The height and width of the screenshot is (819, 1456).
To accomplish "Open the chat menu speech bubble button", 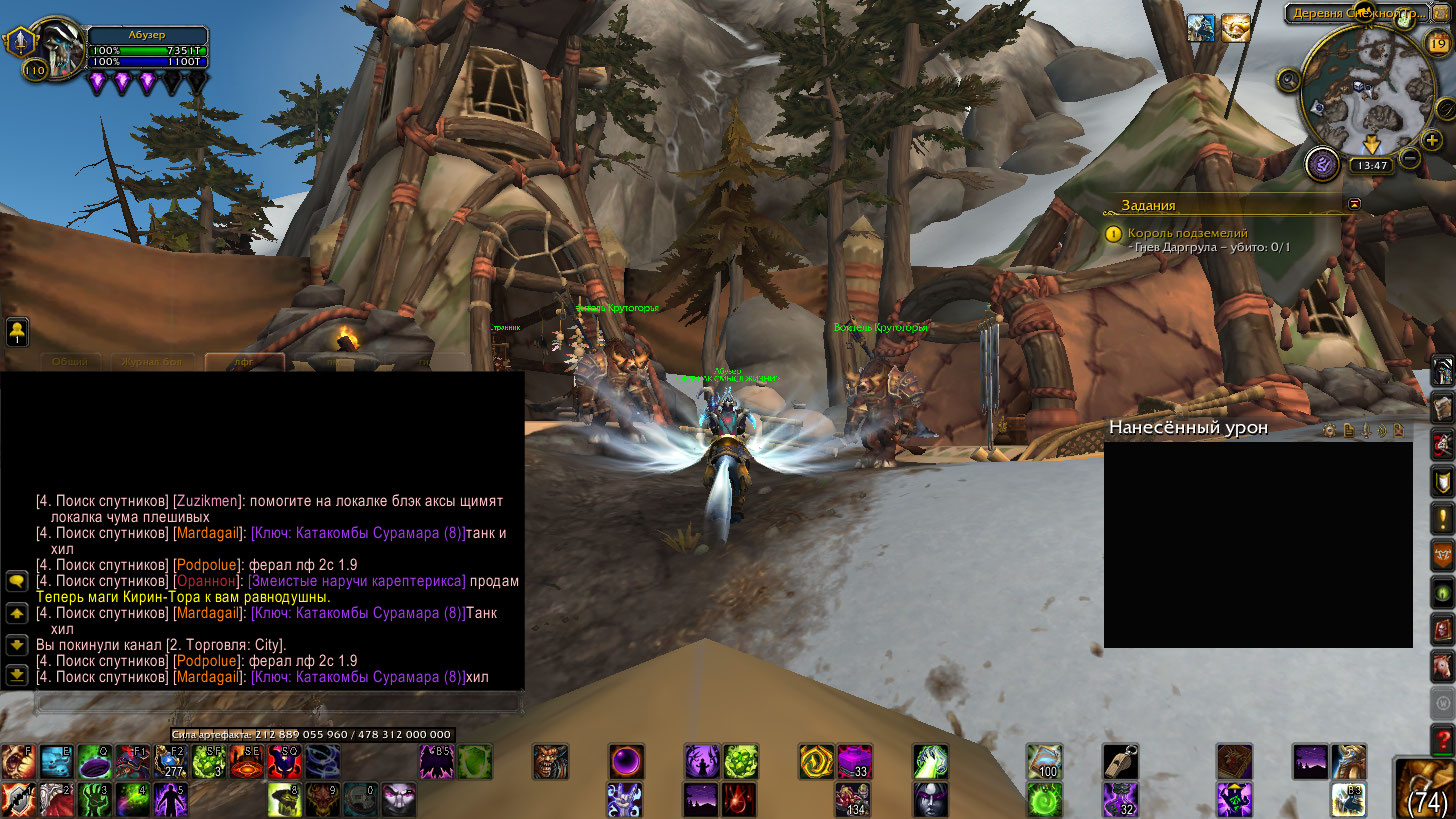I will click(x=16, y=580).
